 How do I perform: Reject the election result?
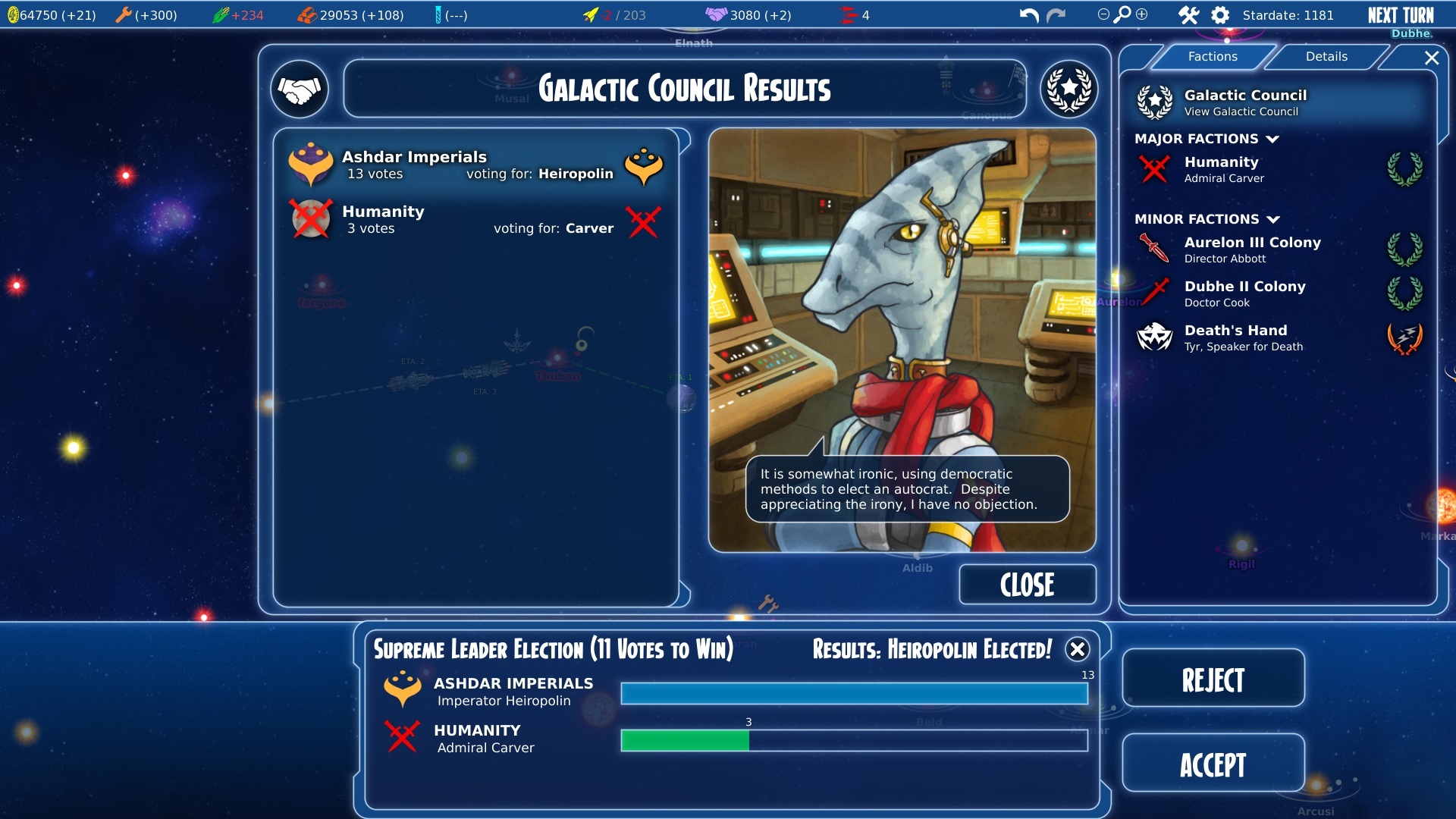tap(1213, 679)
